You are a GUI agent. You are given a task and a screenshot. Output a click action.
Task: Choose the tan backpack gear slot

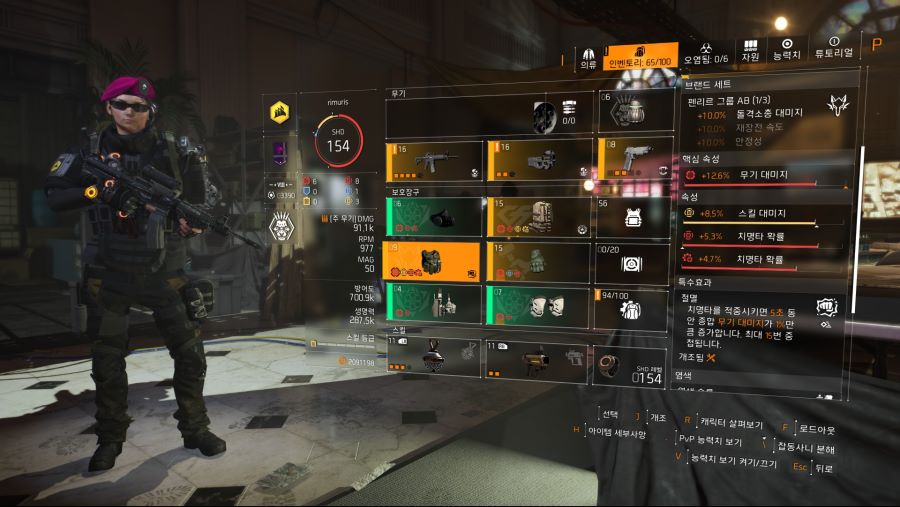pyautogui.click(x=537, y=216)
